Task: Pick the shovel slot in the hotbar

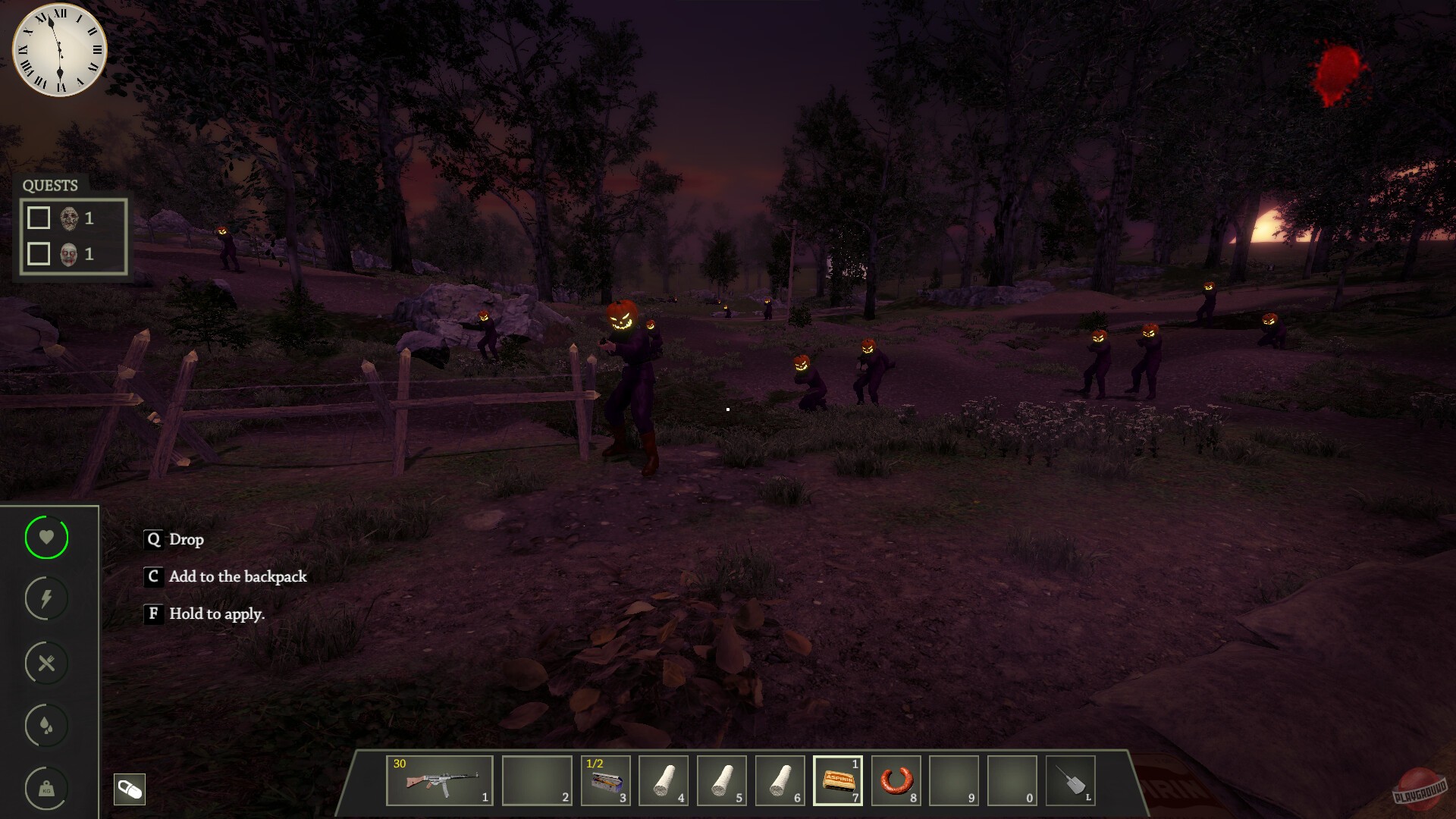Action: click(1071, 780)
